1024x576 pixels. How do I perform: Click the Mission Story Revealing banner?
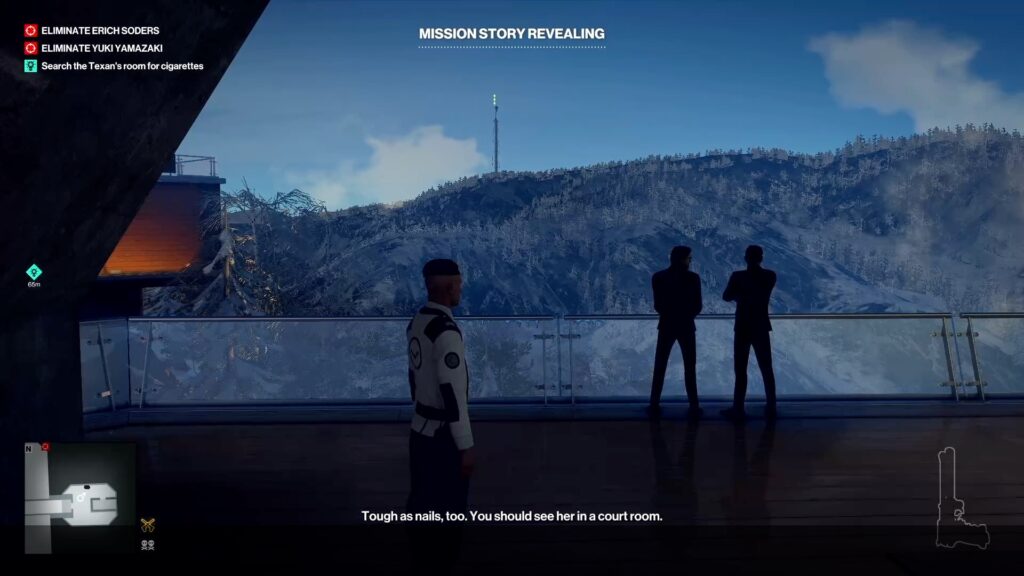click(511, 34)
